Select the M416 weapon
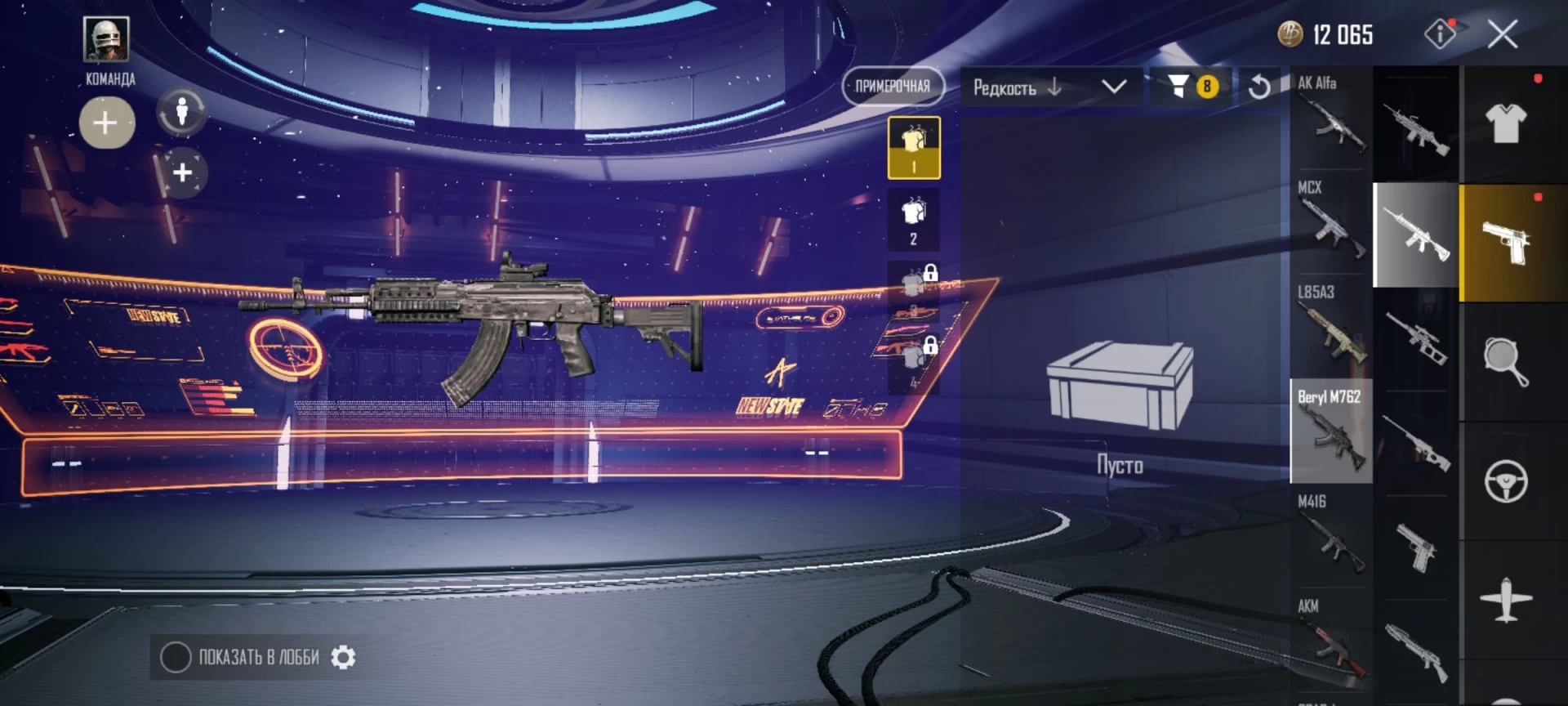Viewport: 1568px width, 706px height. pyautogui.click(x=1331, y=535)
